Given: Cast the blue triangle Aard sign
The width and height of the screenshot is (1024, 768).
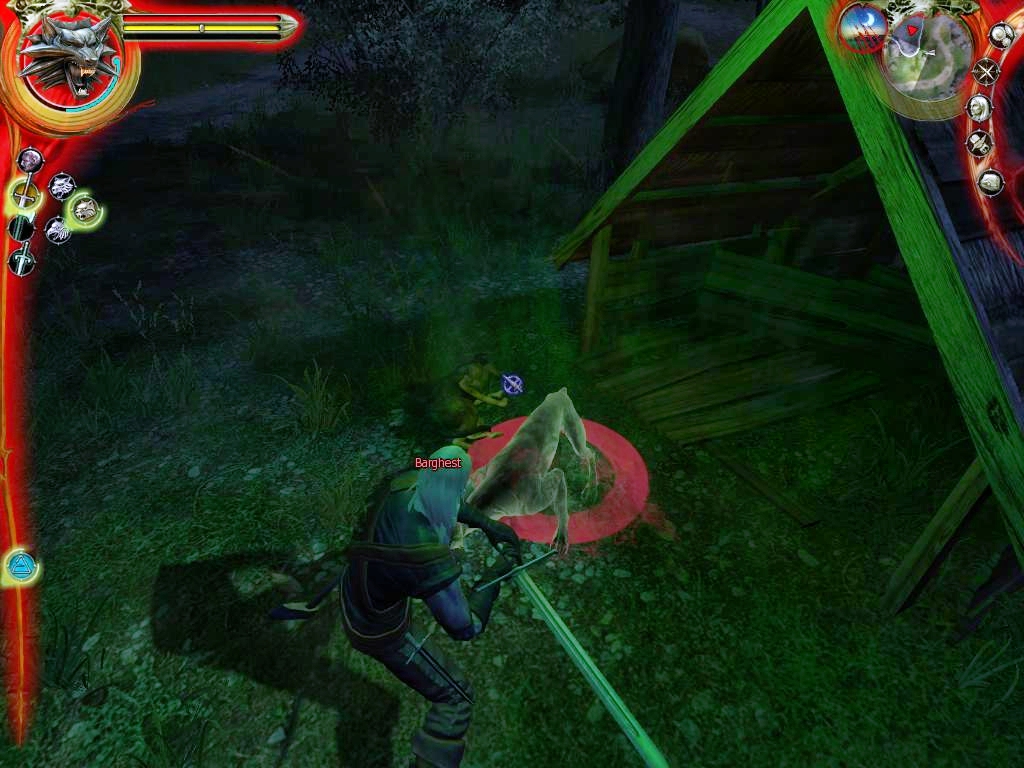Looking at the screenshot, I should coord(20,567).
